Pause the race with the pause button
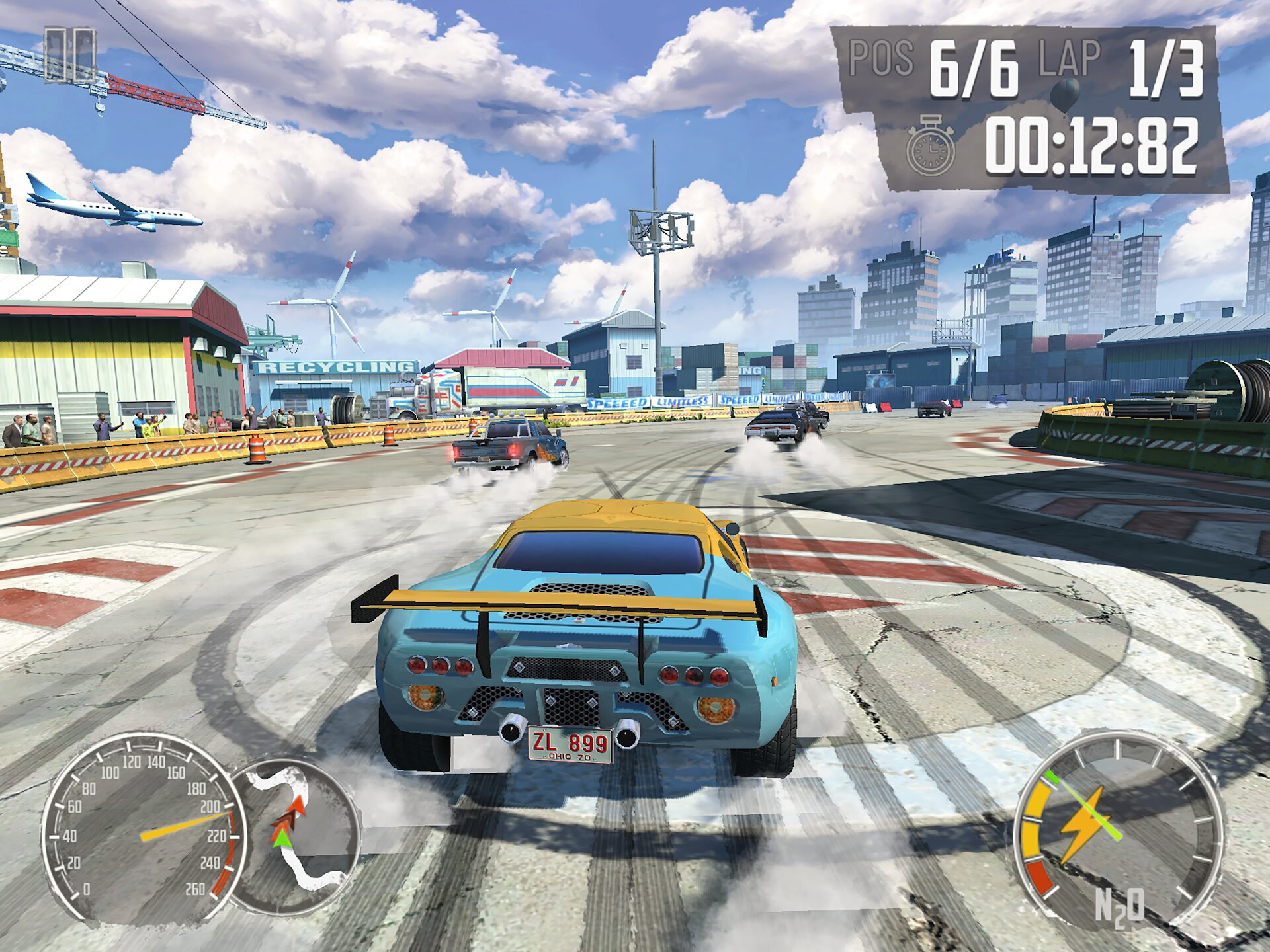Screen dimensions: 1270x952 point(69,56)
